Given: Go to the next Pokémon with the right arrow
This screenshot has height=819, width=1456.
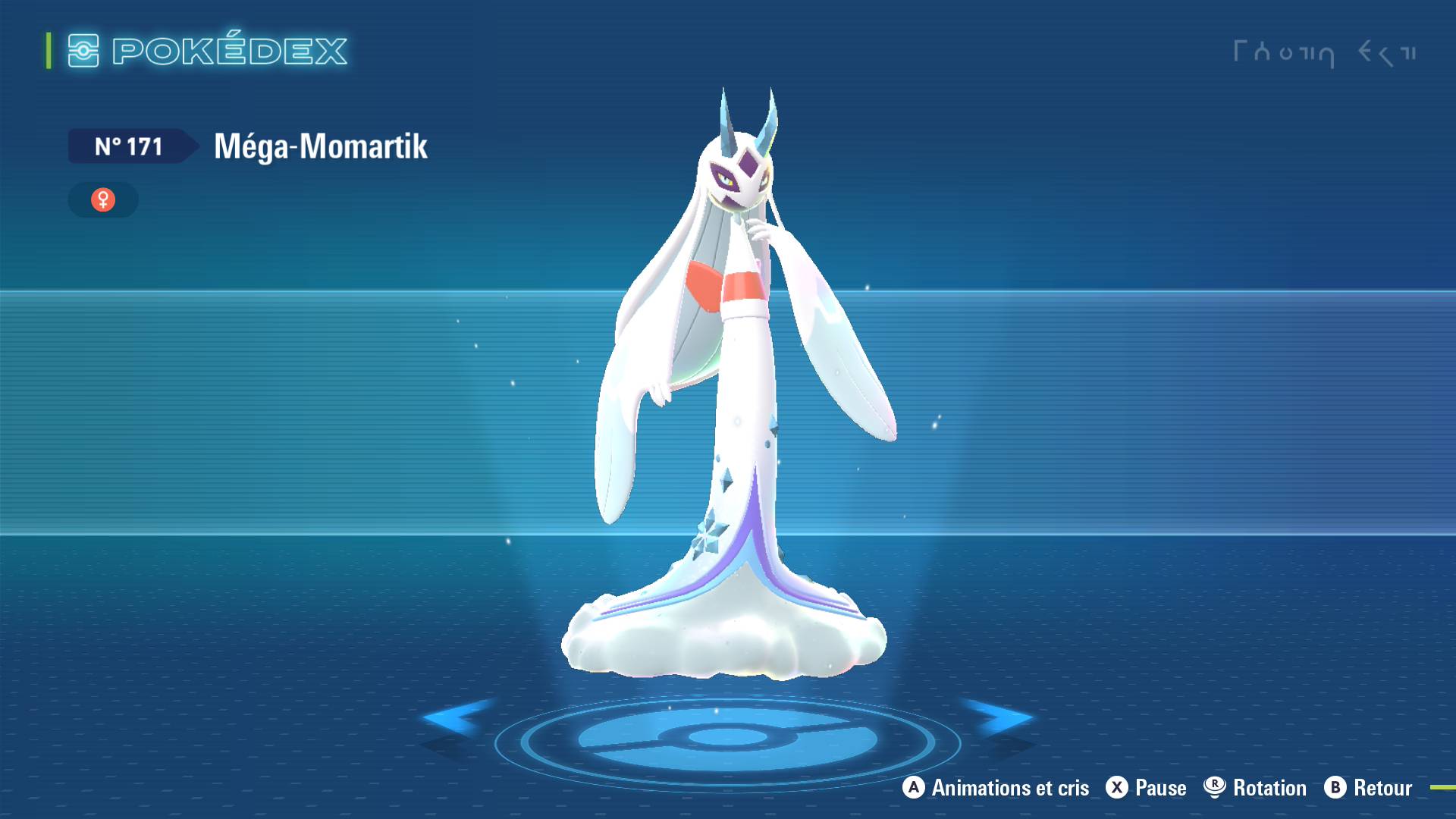Looking at the screenshot, I should [x=1001, y=717].
